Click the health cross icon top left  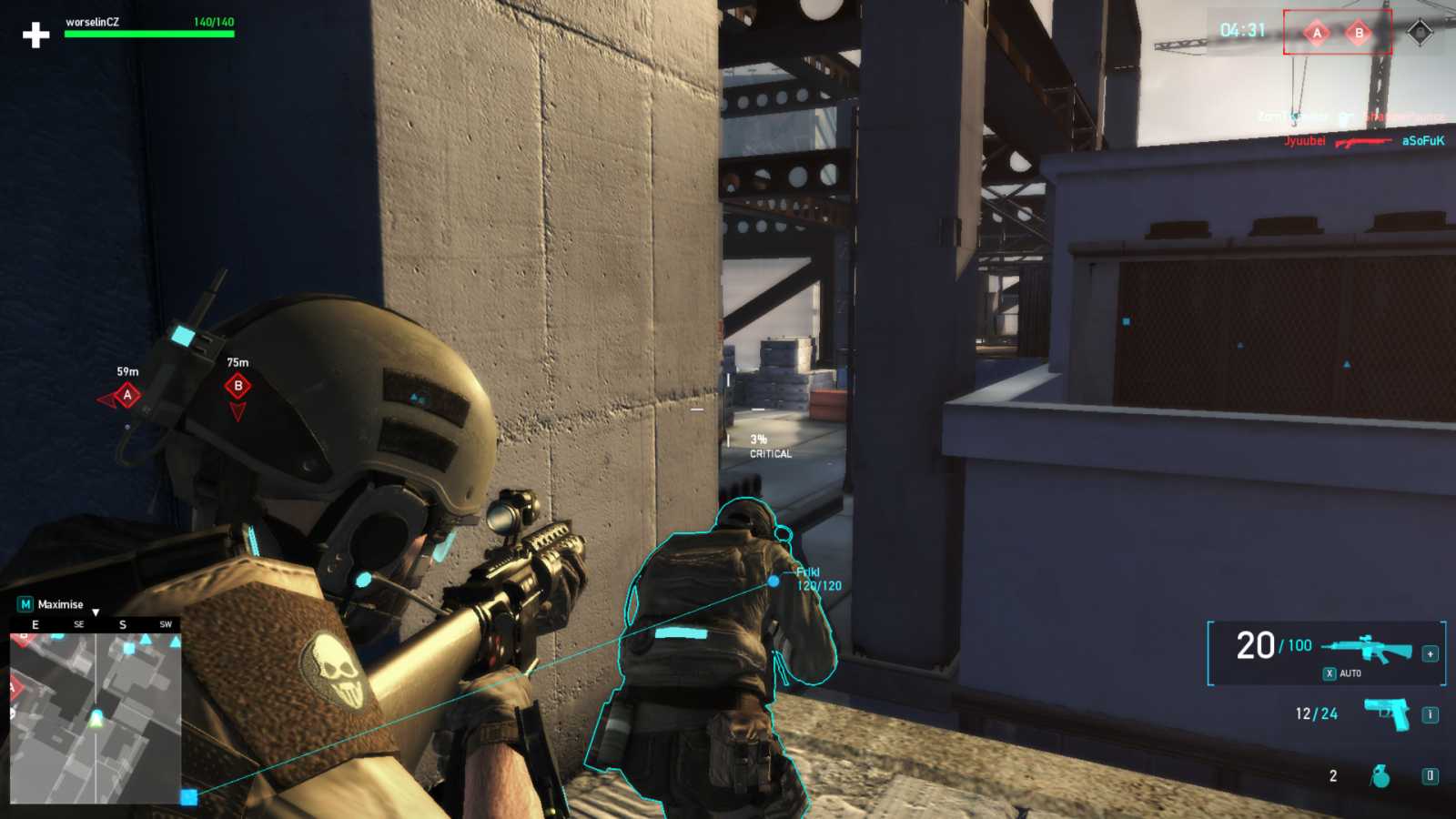click(x=35, y=36)
